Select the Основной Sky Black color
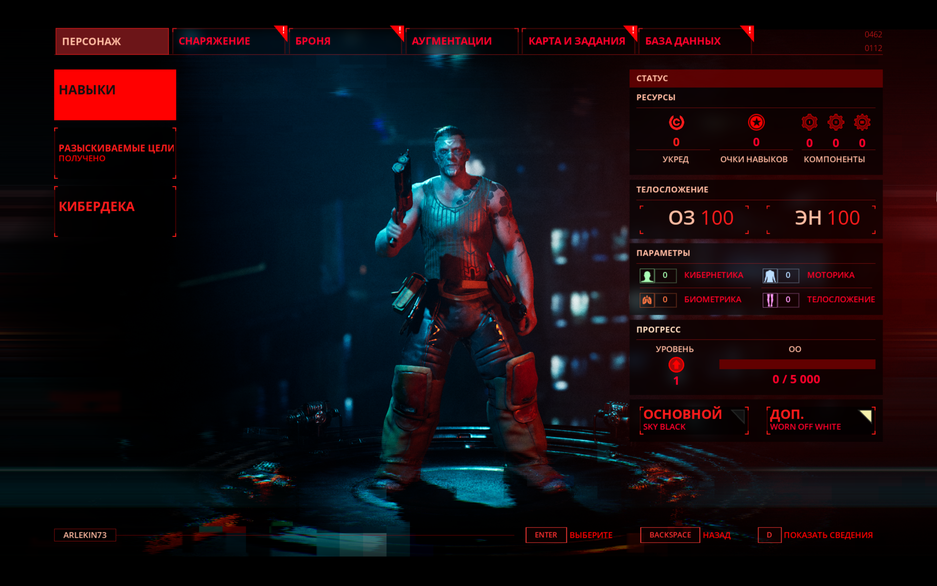 pos(693,419)
